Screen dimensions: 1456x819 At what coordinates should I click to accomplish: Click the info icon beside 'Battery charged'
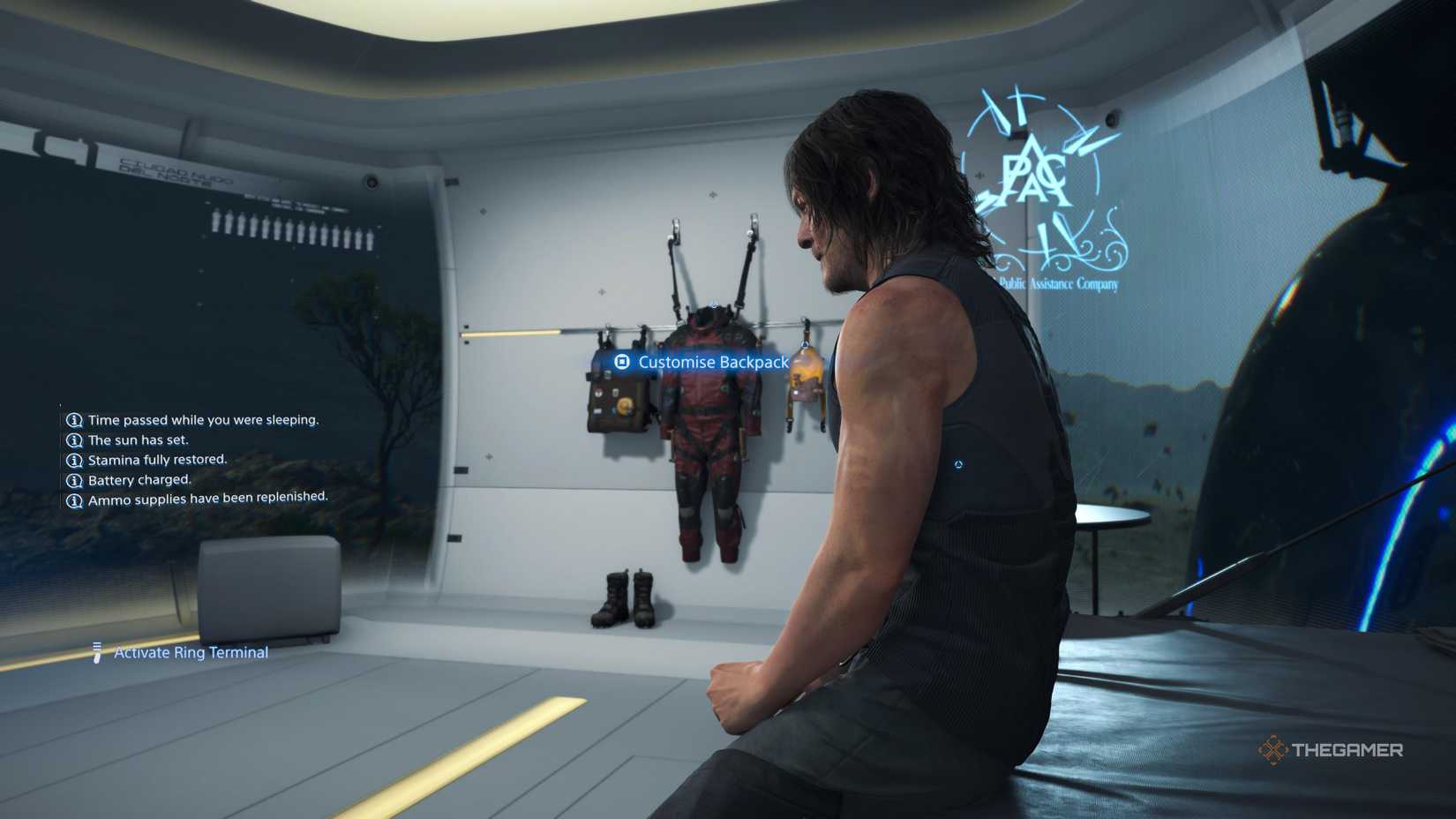tap(73, 480)
